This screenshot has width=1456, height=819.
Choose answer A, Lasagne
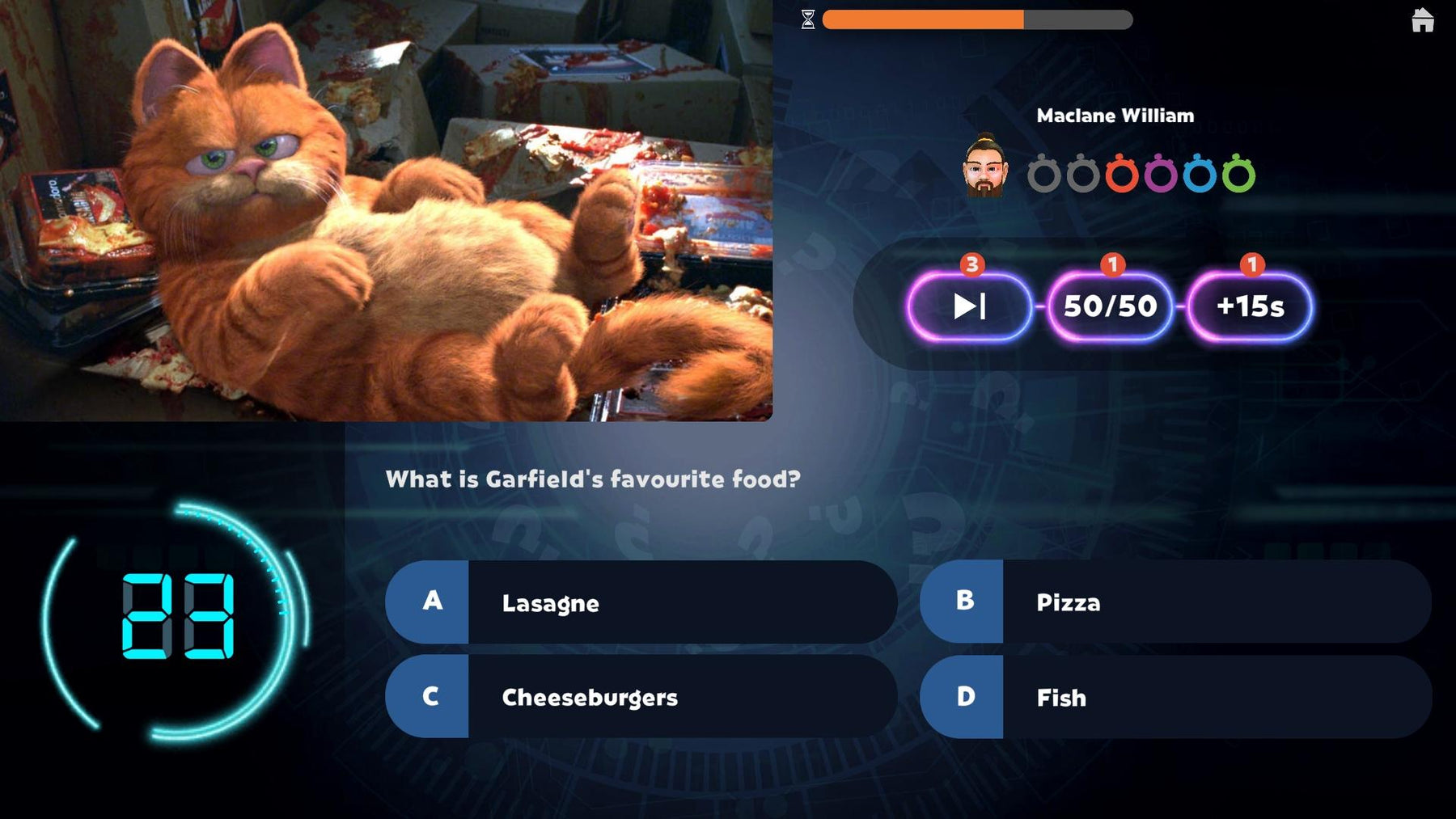[x=641, y=602]
